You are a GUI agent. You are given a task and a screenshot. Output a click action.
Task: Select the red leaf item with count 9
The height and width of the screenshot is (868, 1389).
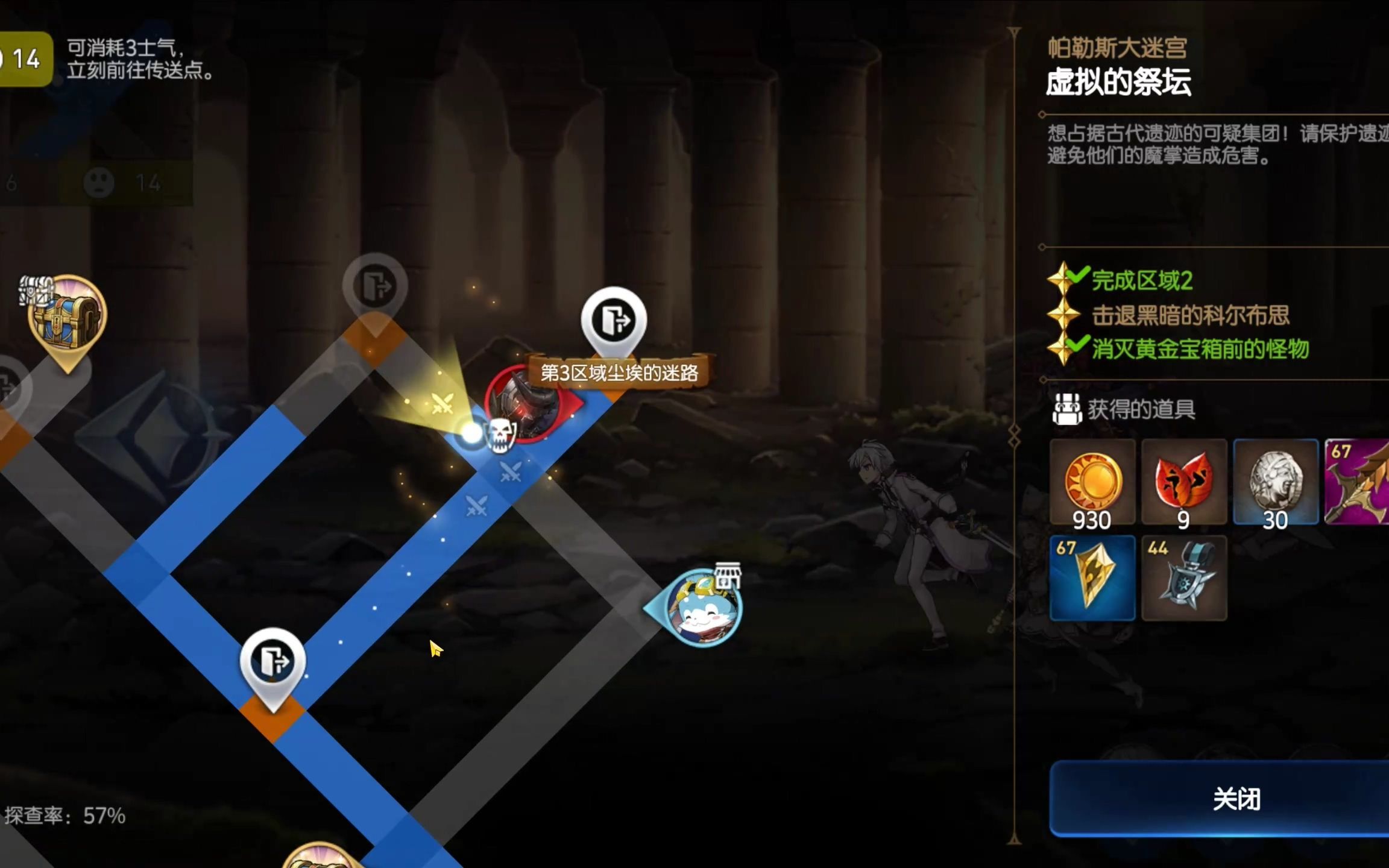[1184, 482]
